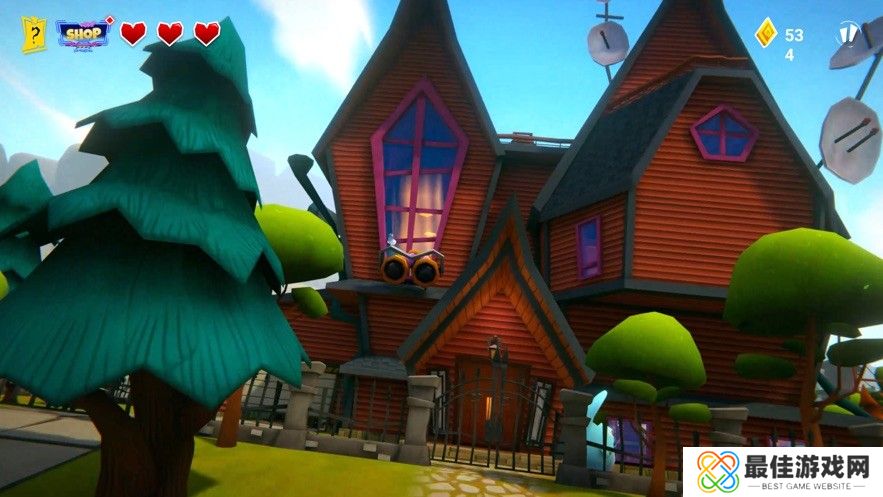Open the yellow question mark hint card
Image resolution: width=883 pixels, height=497 pixels.
(x=34, y=34)
